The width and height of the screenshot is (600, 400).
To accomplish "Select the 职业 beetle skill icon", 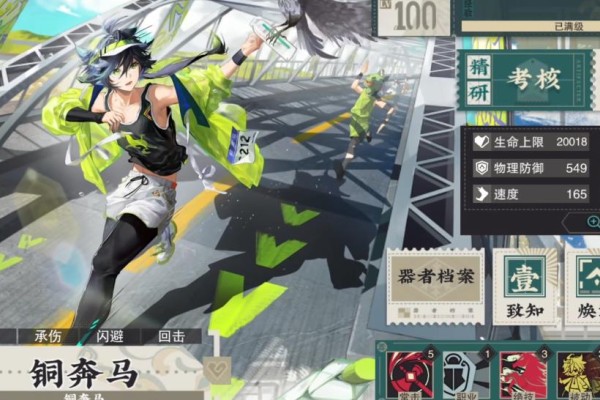I will coord(461,374).
